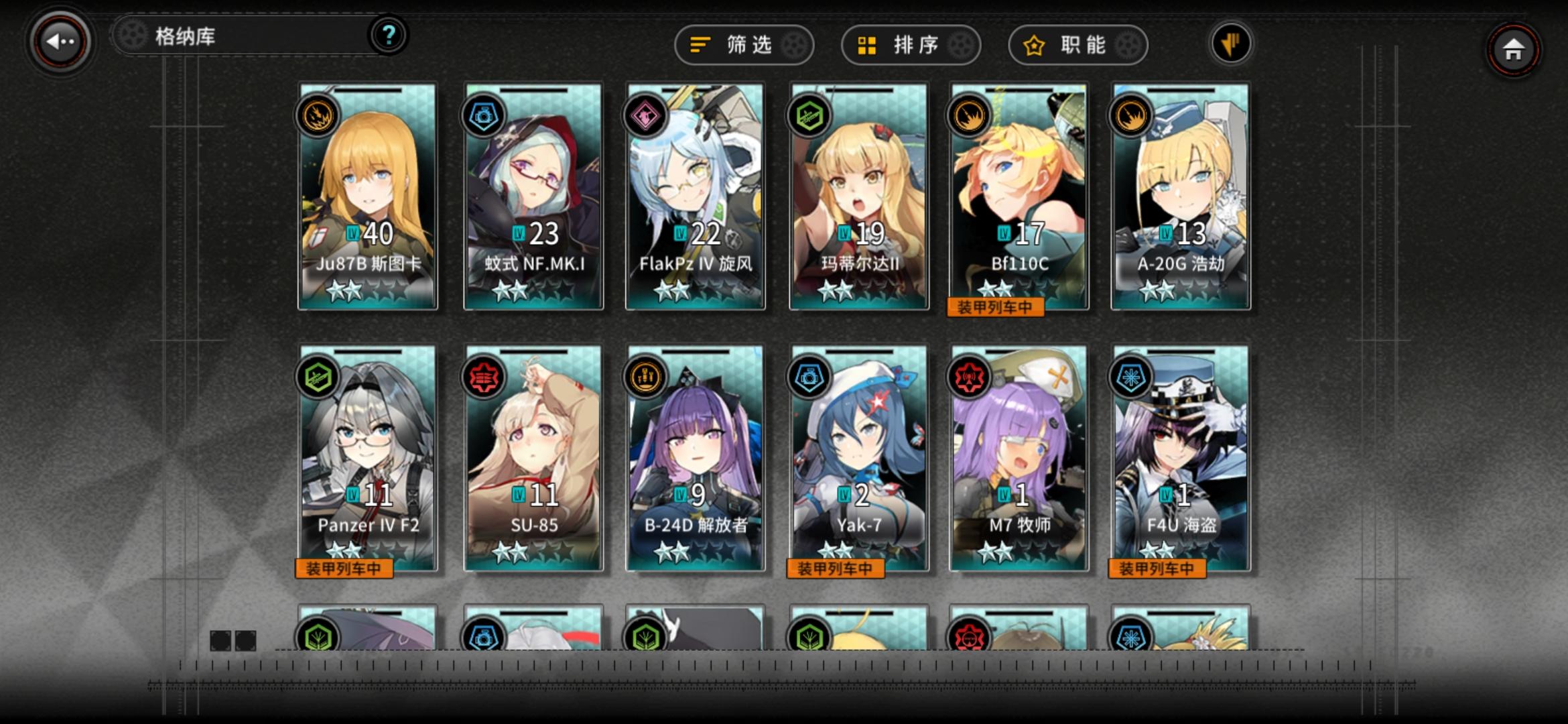The width and height of the screenshot is (1568, 724).
Task: Click the class icon on 蚊式 NF.MK.I card
Action: (482, 115)
